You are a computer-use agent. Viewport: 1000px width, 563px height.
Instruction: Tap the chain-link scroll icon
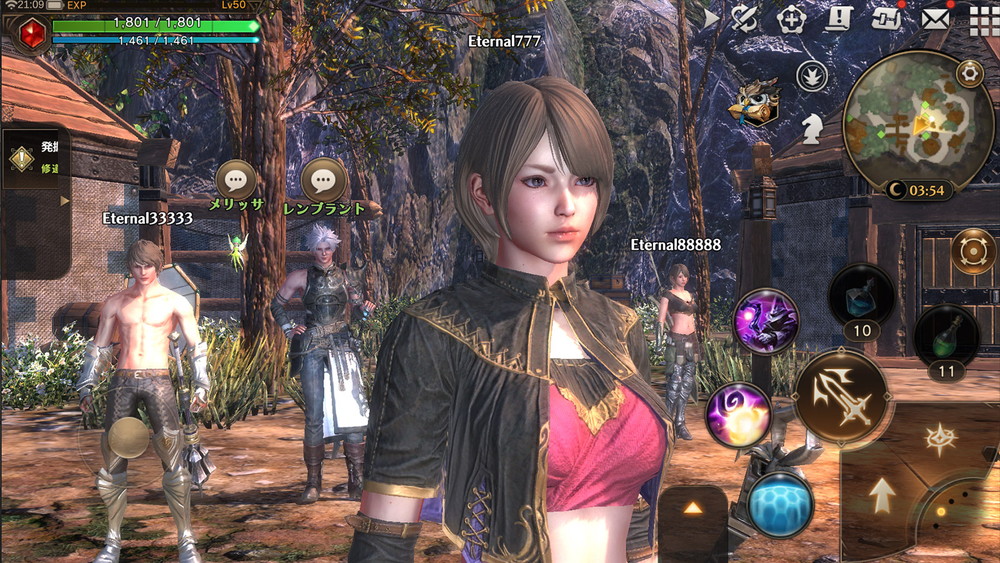886,18
